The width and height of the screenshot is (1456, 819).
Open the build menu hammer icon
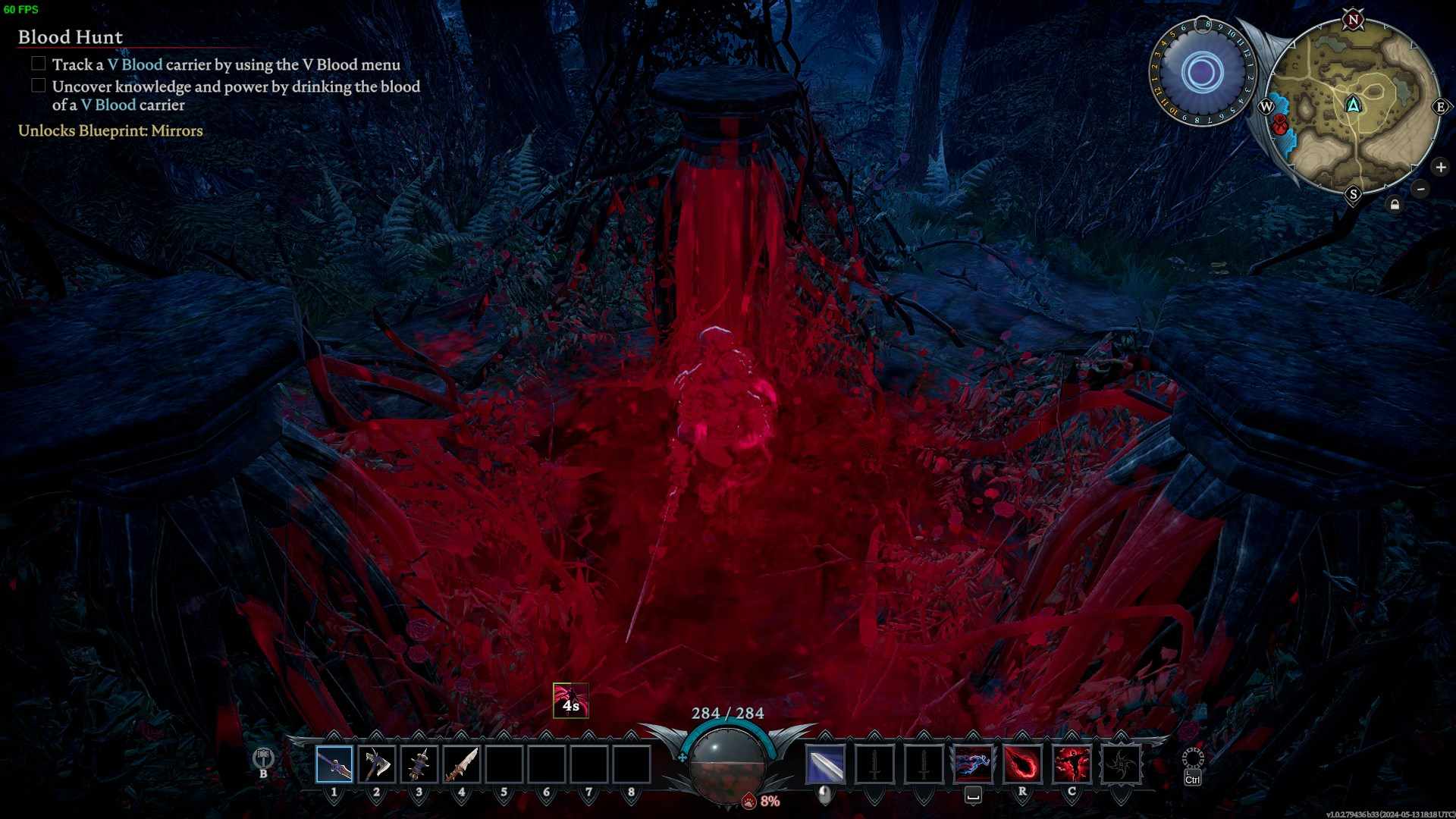tap(263, 758)
